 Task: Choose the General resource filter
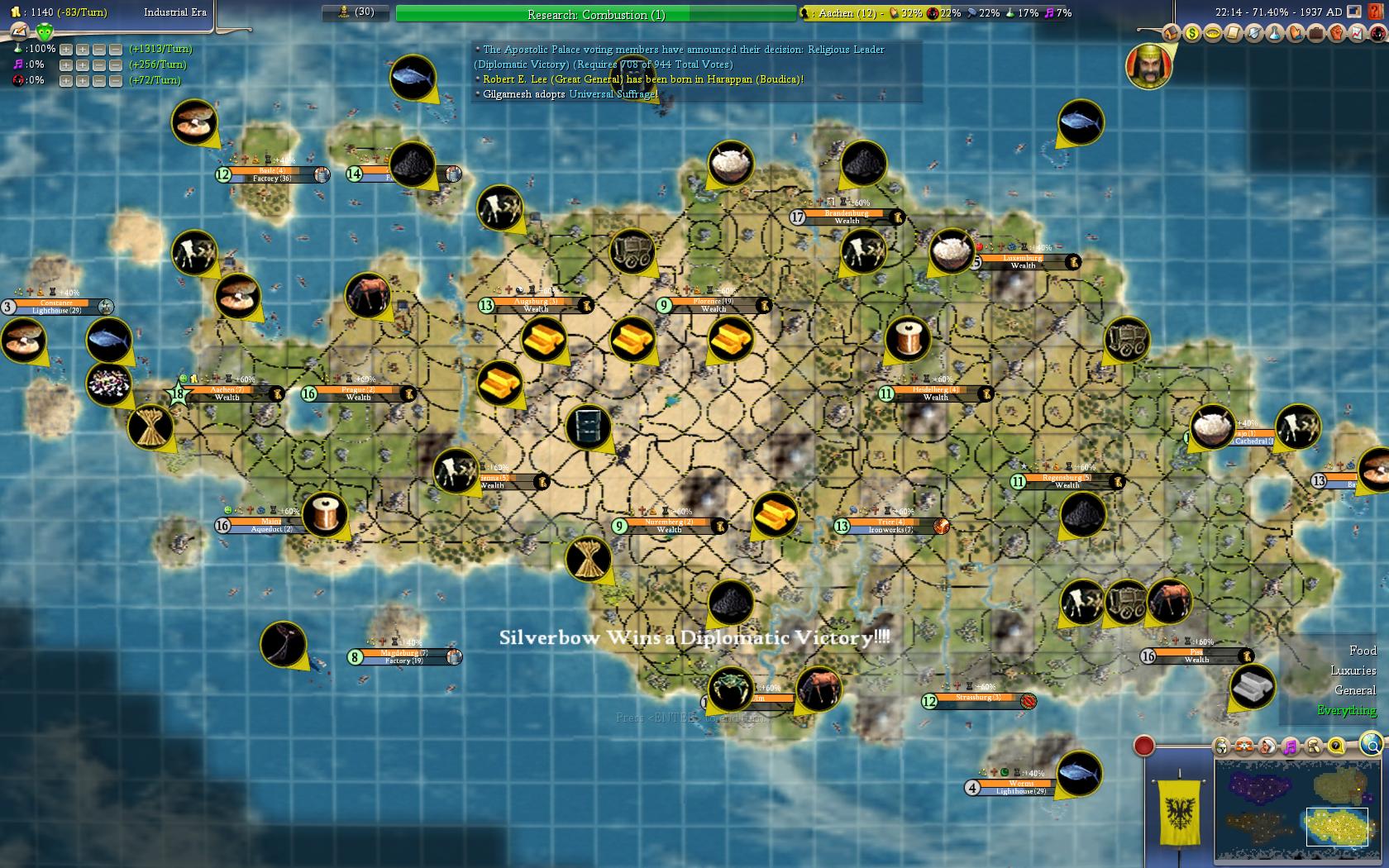(x=1355, y=690)
